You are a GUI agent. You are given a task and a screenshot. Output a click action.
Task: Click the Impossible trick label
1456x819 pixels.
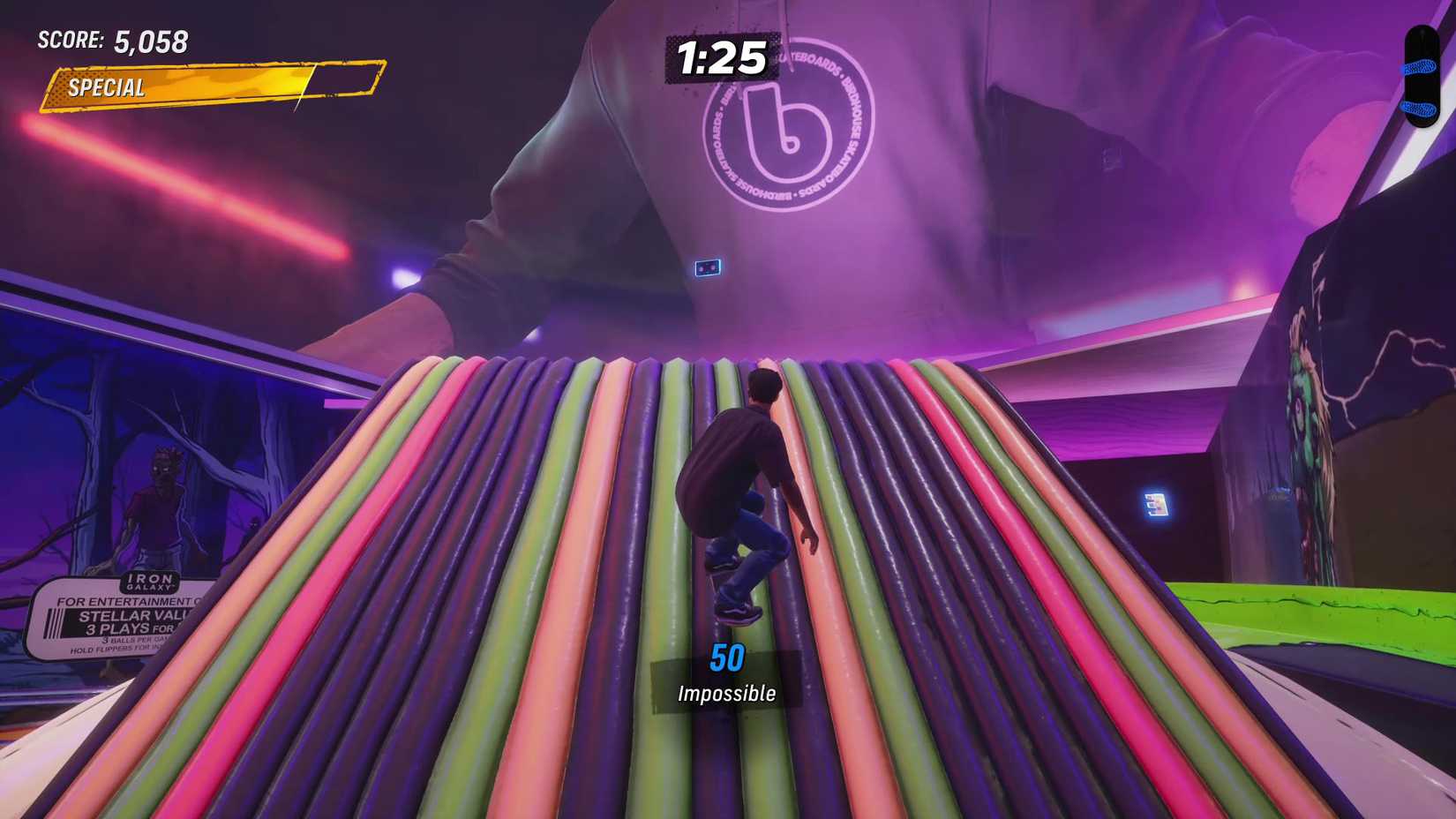pos(725,693)
